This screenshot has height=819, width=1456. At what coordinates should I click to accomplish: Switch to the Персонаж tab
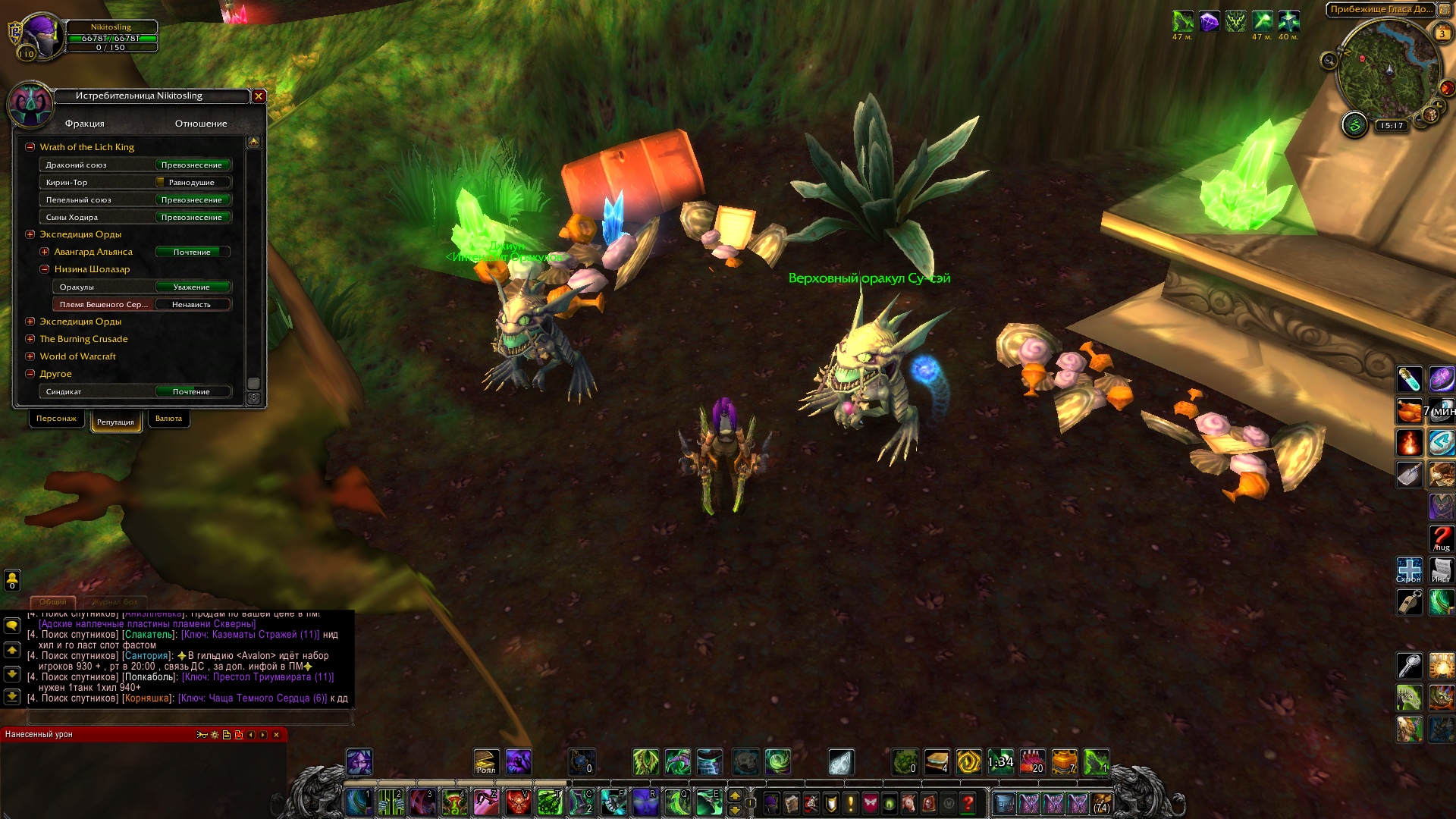(56, 419)
